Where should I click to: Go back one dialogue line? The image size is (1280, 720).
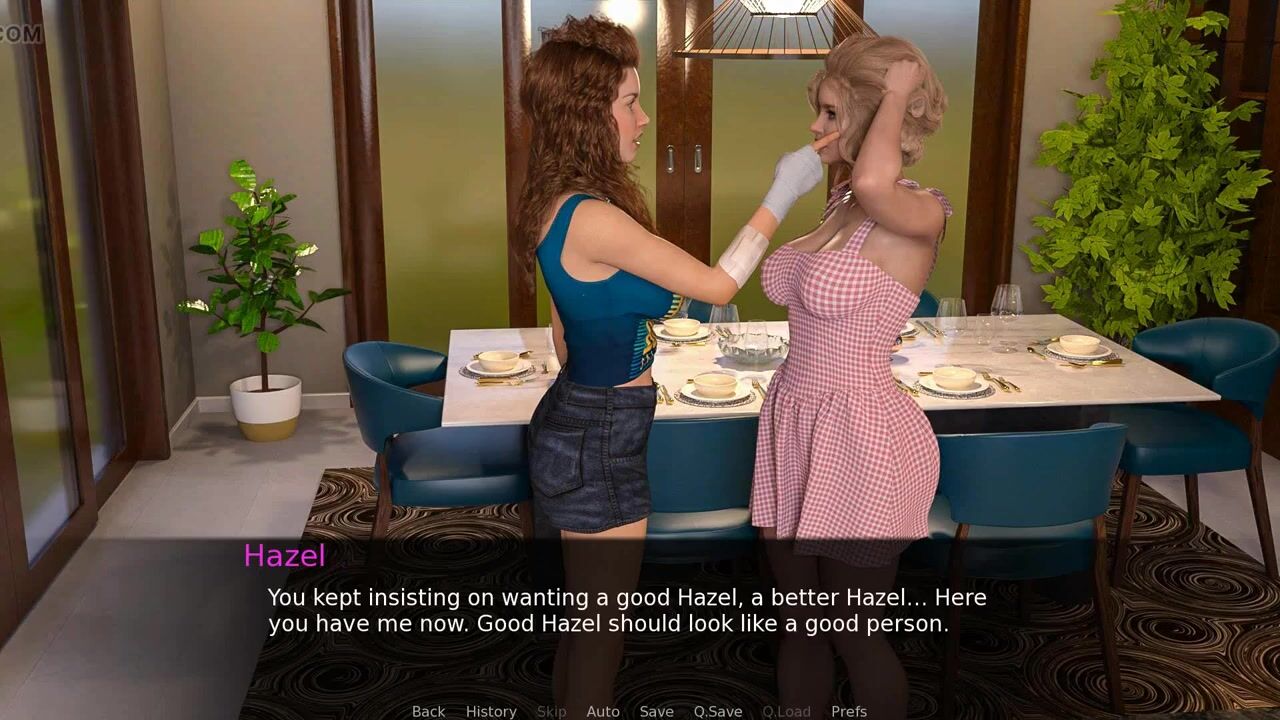pyautogui.click(x=428, y=711)
